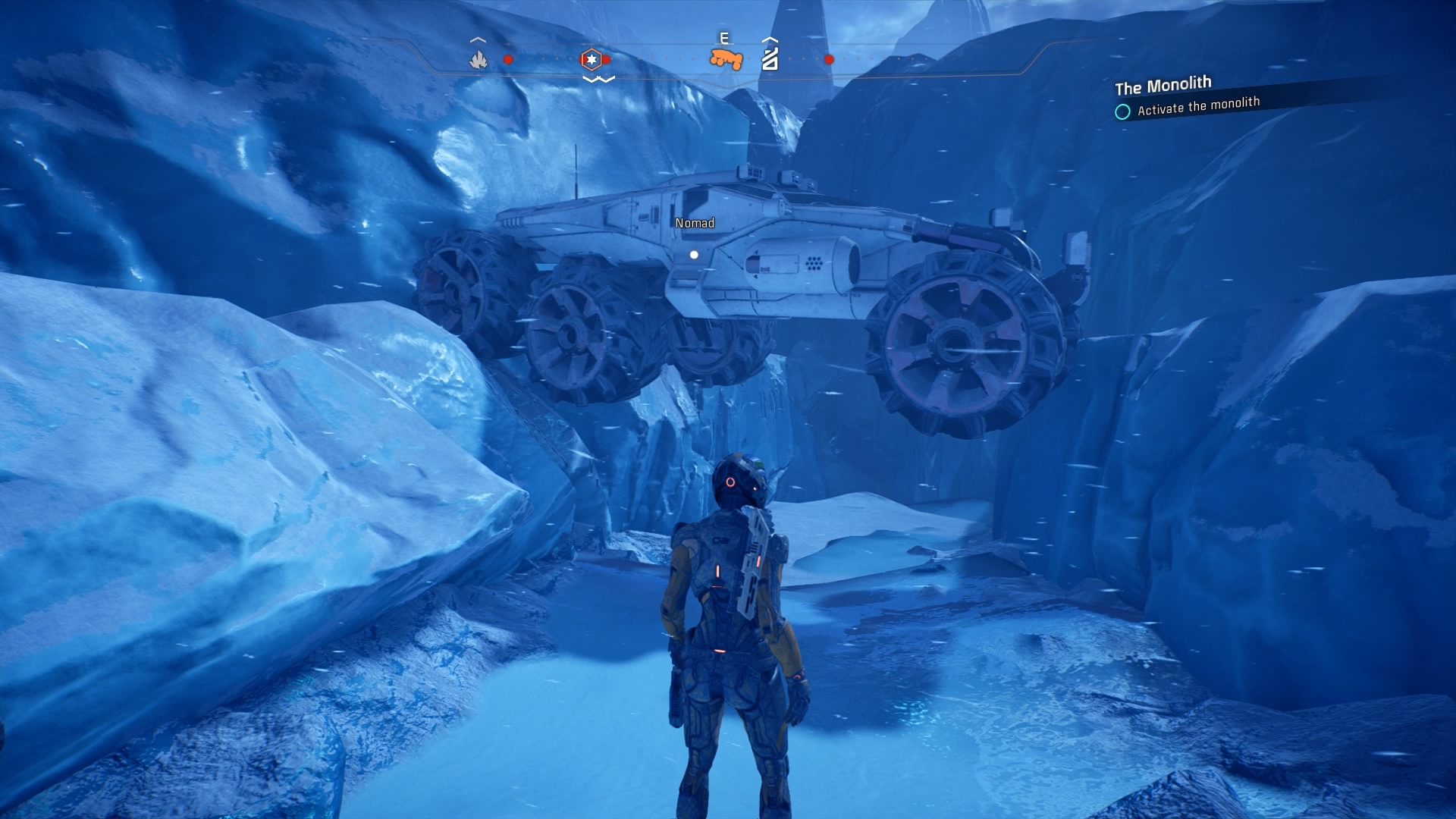Image resolution: width=1456 pixels, height=819 pixels.
Task: Click the chevron below the star quest marker
Action: point(598,77)
